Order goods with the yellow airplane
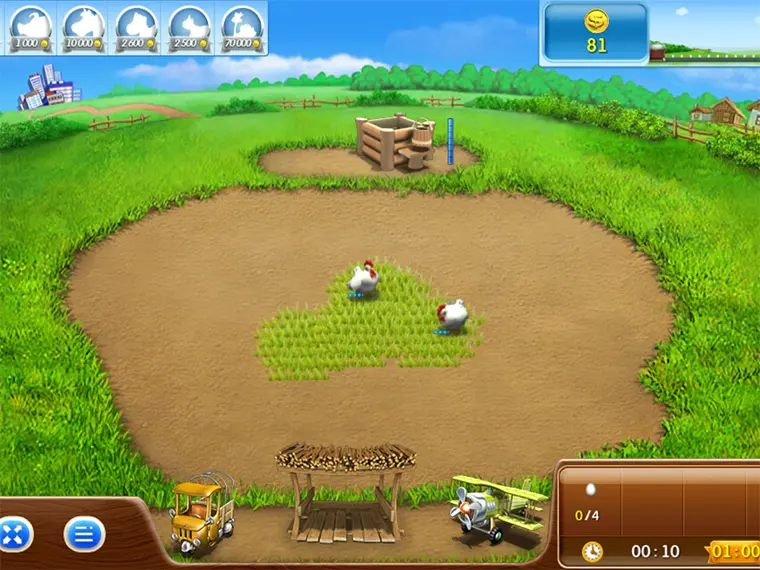 (x=496, y=508)
